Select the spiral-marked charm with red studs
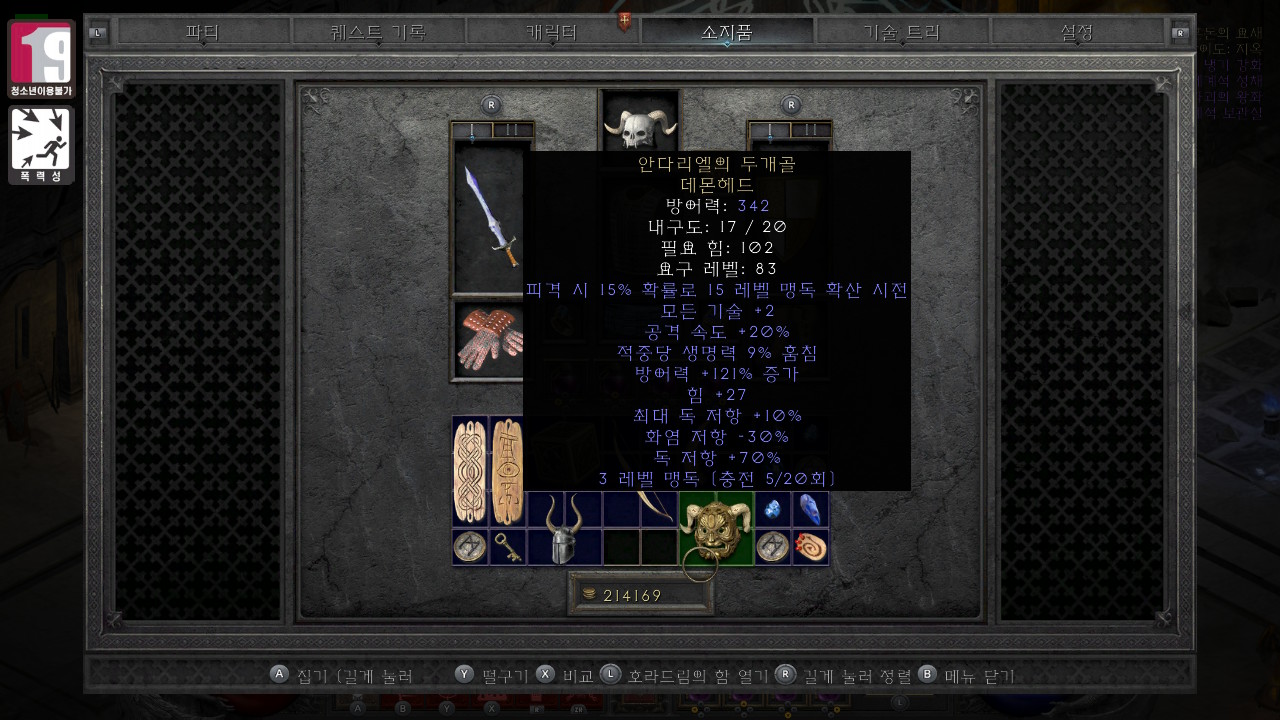The height and width of the screenshot is (720, 1280). tap(811, 547)
